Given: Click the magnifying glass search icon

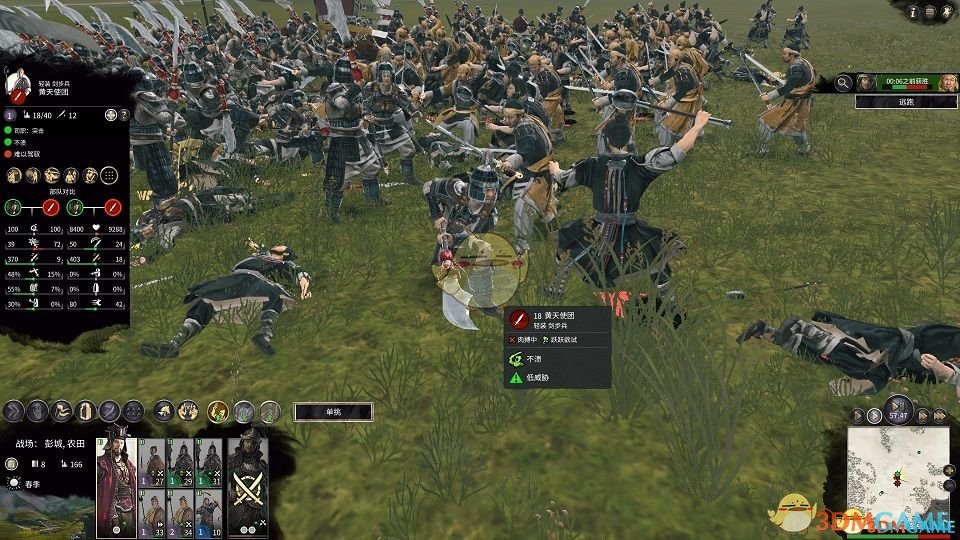Looking at the screenshot, I should [843, 83].
